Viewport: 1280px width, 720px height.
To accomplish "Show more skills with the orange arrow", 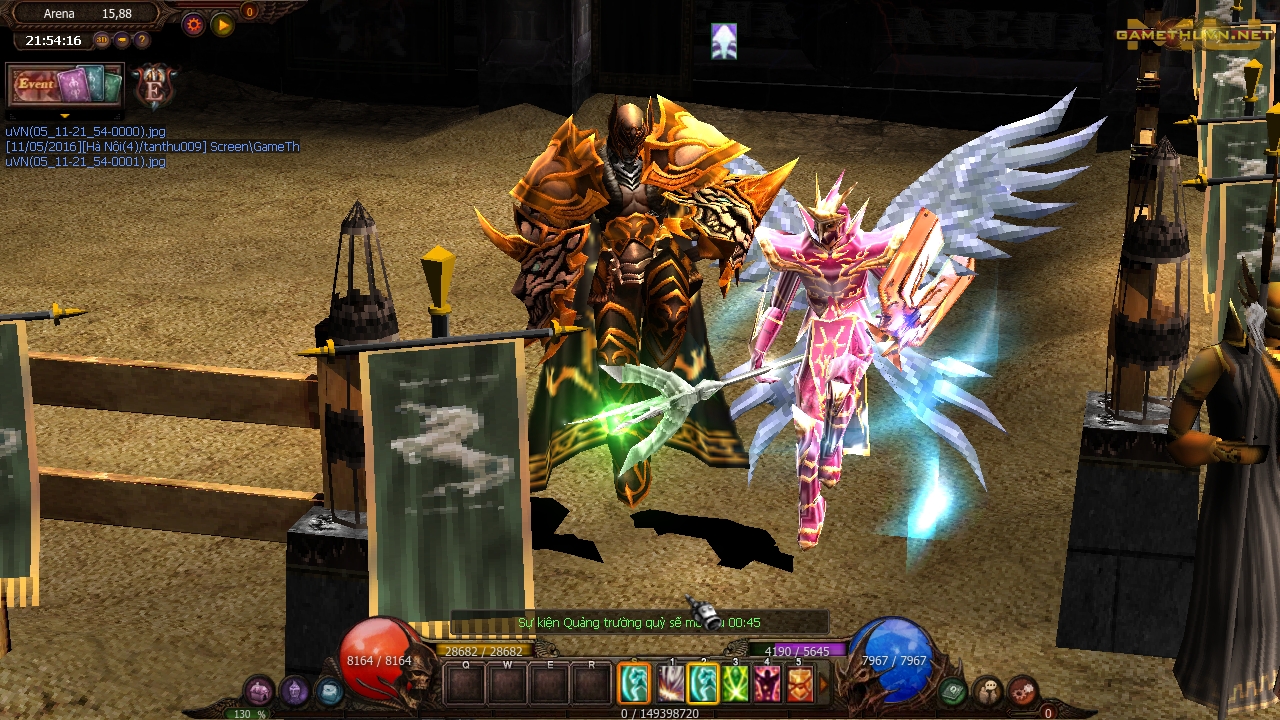I will (824, 684).
